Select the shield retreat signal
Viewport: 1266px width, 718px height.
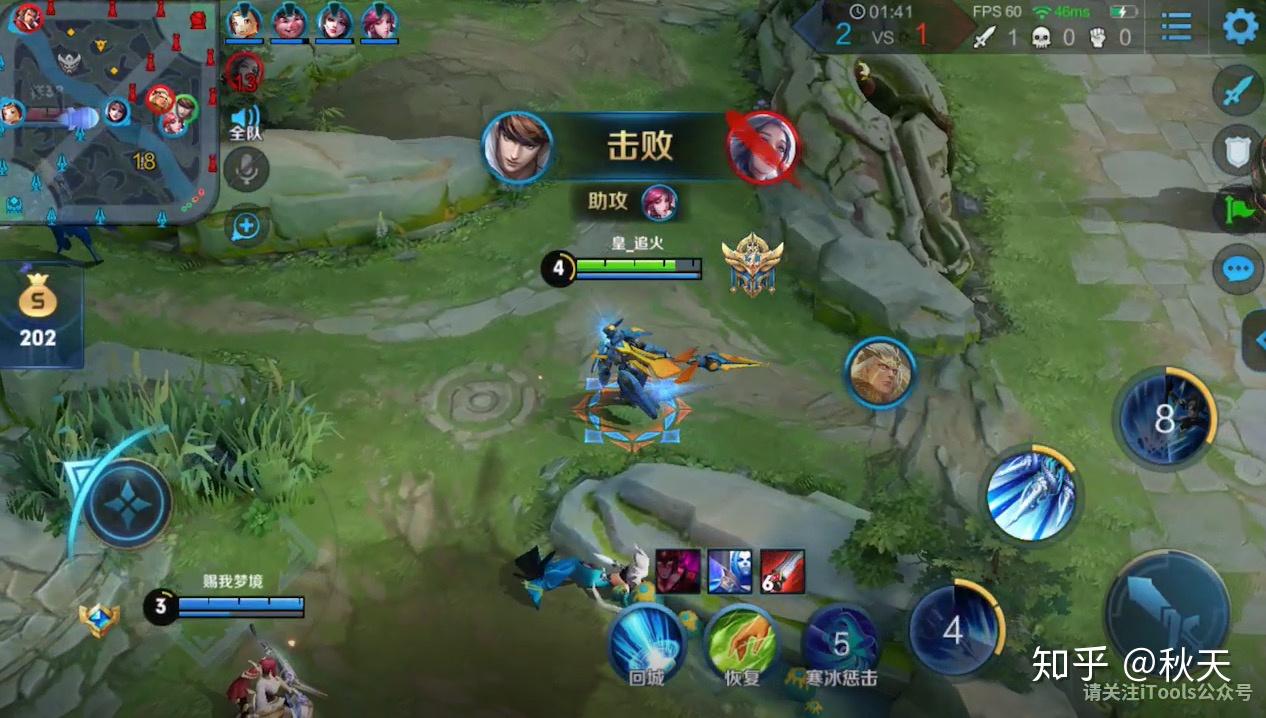(x=1240, y=151)
